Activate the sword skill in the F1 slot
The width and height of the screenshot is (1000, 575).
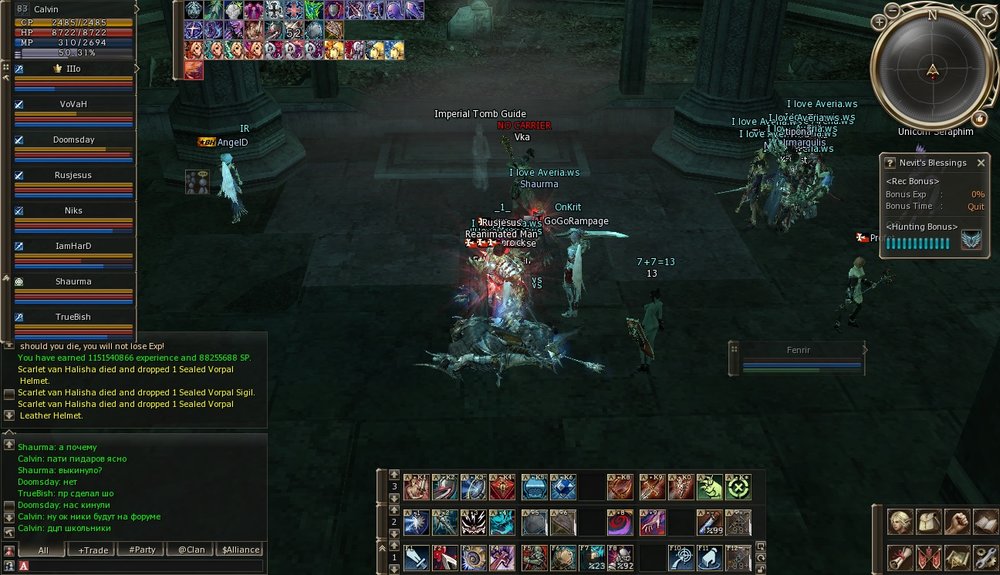(x=417, y=557)
